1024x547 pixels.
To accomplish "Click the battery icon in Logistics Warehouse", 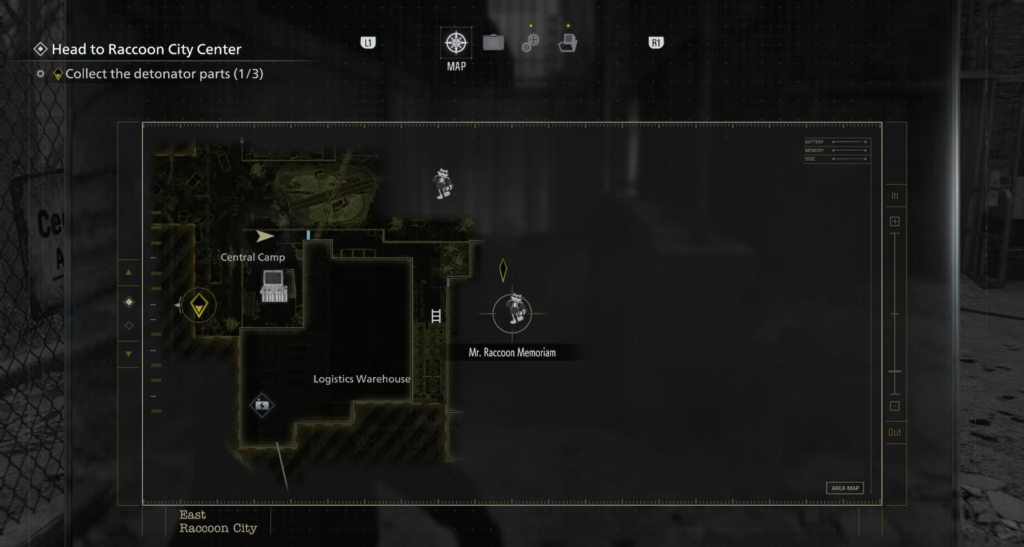I will (261, 405).
